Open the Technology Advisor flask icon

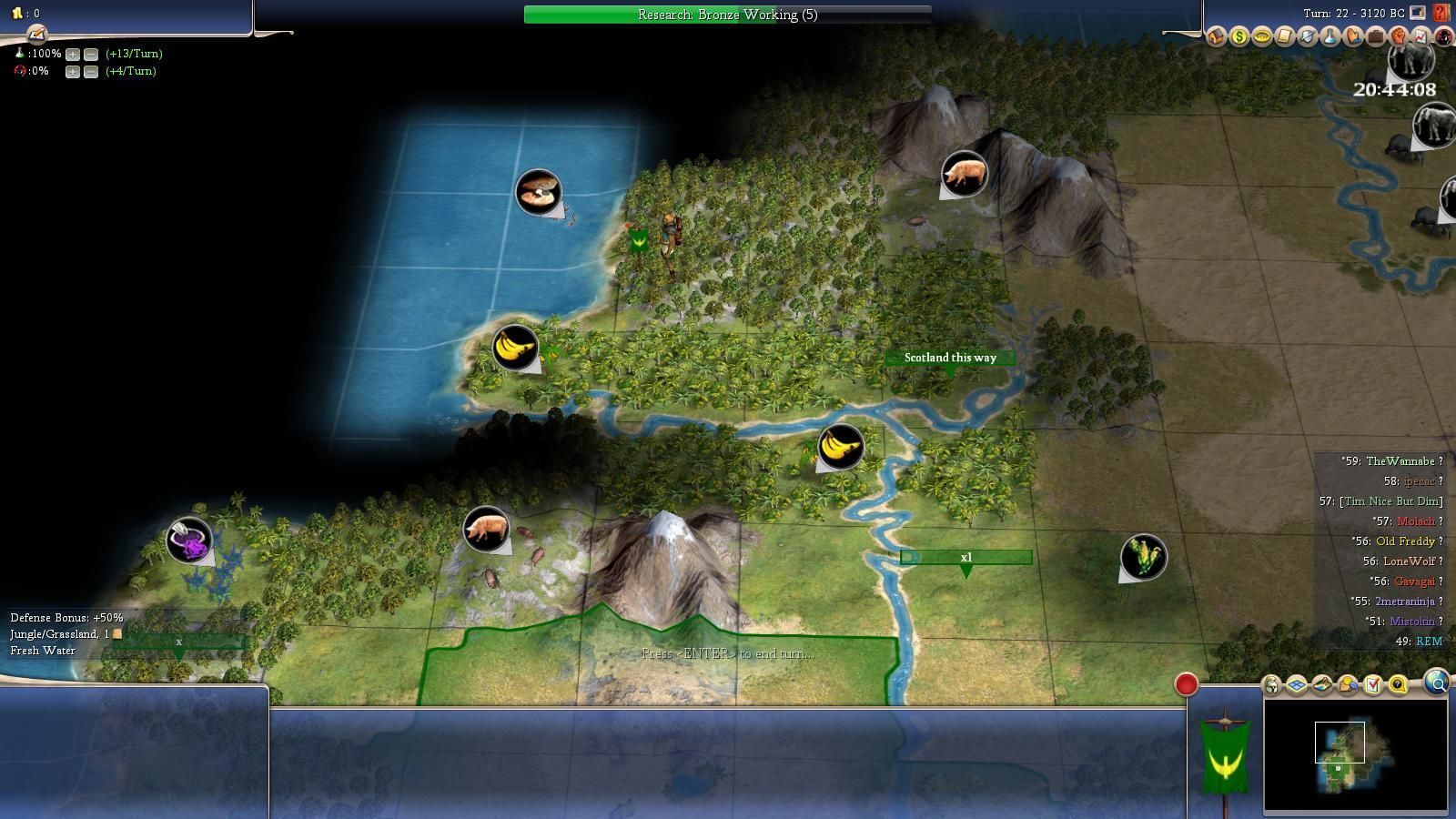(x=1330, y=36)
